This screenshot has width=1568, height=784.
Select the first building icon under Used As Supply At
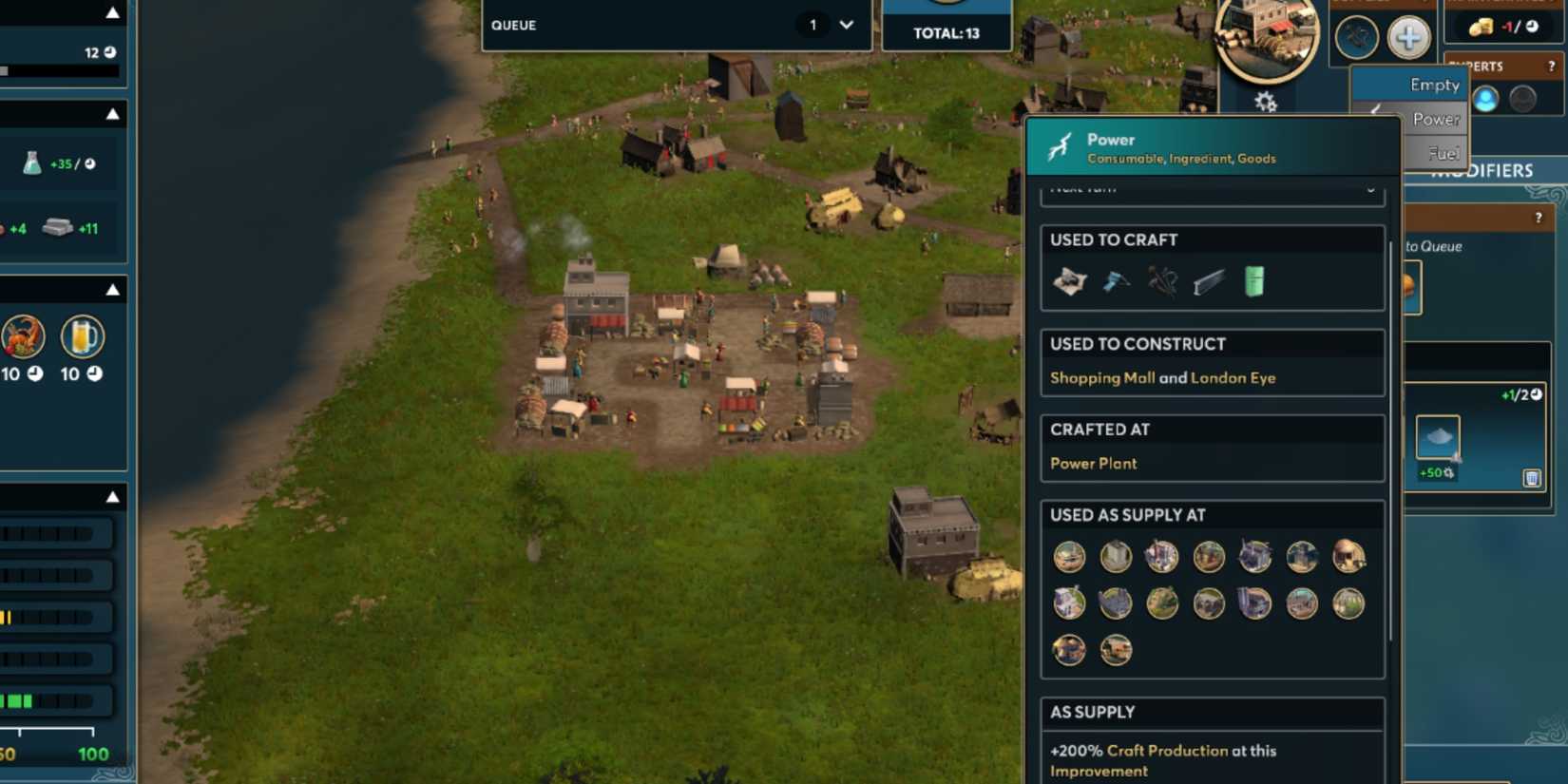tap(1068, 557)
